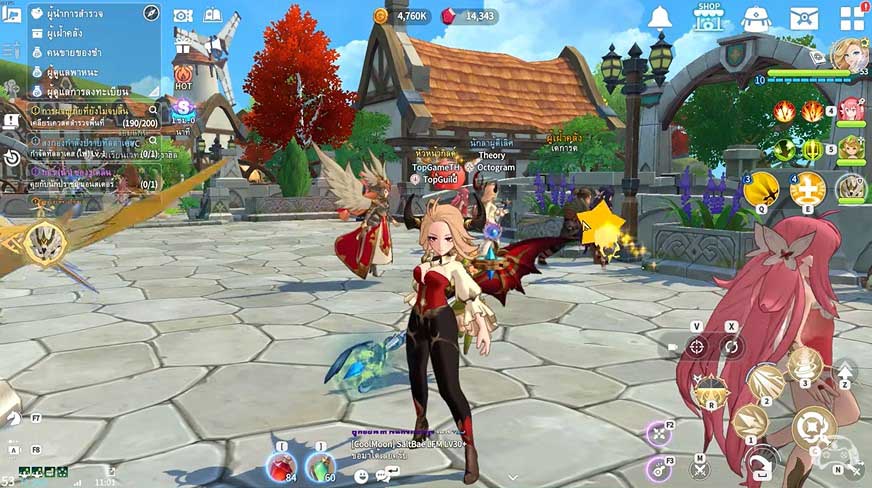The image size is (872, 488).
Task: Select the blonde leaf-crowned party member portrait
Action: pyautogui.click(x=850, y=148)
